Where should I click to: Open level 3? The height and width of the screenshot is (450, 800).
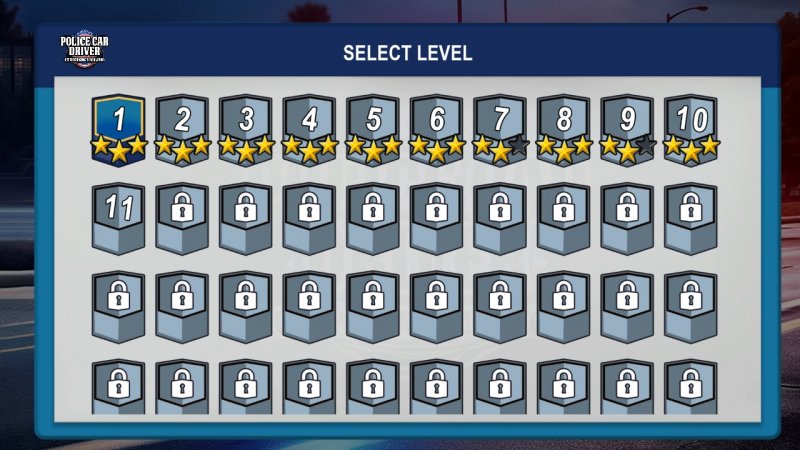coord(246,124)
